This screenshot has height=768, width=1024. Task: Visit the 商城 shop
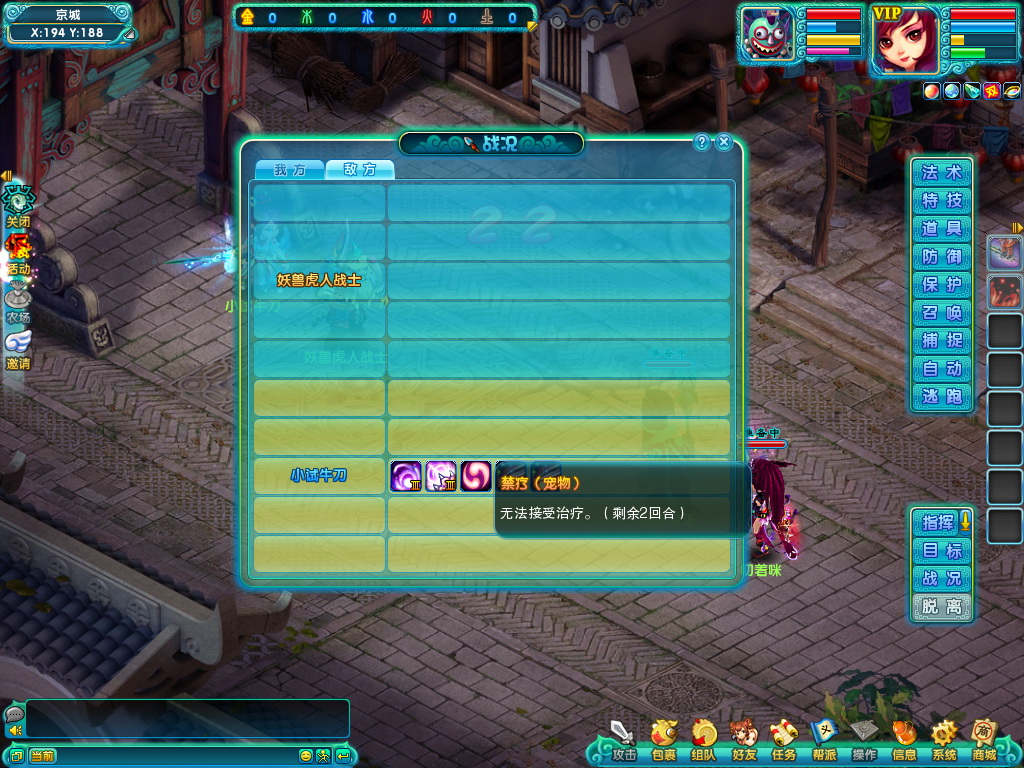coord(984,742)
